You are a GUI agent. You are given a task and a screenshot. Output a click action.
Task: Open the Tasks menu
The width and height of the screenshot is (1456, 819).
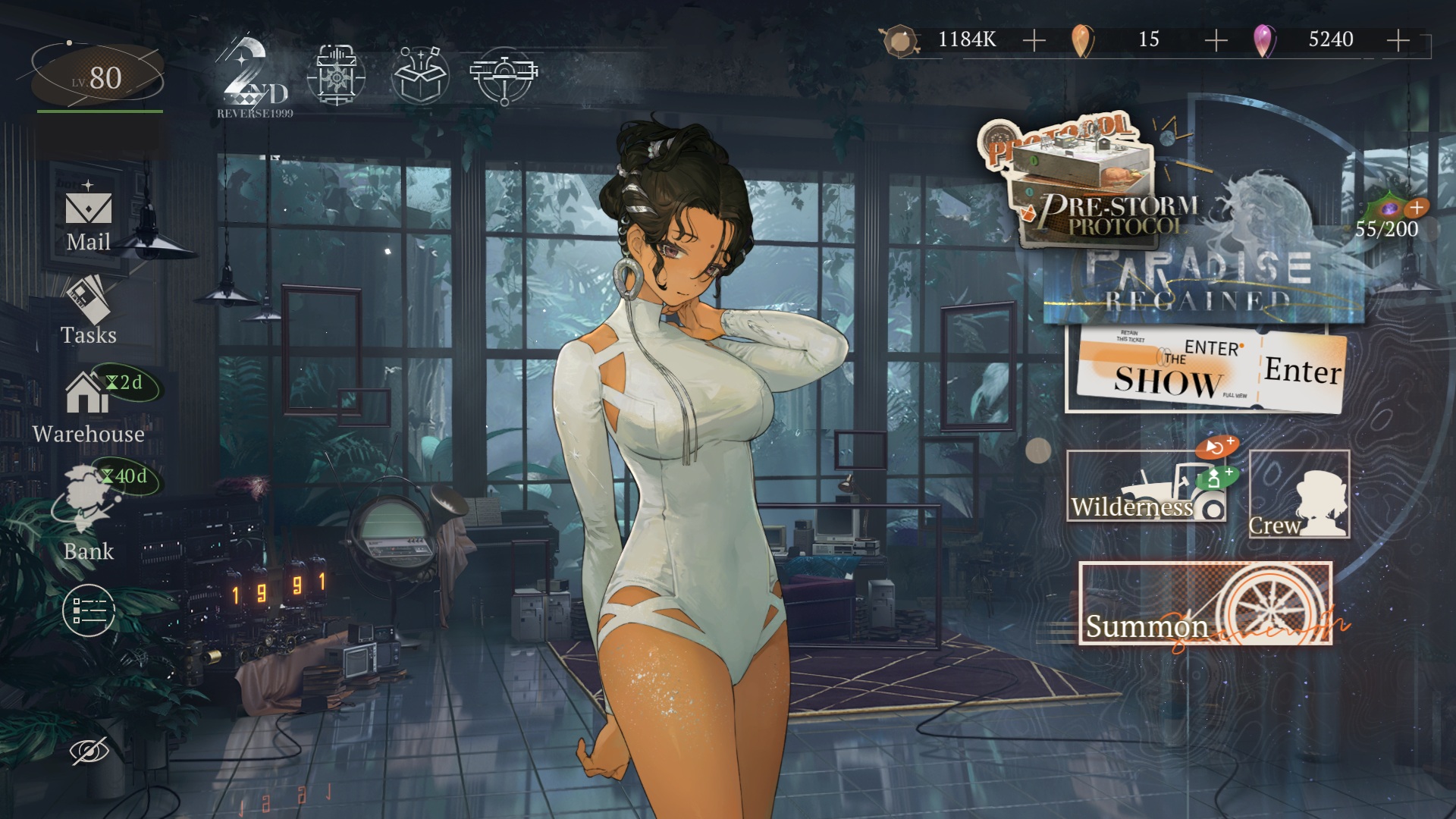(89, 311)
